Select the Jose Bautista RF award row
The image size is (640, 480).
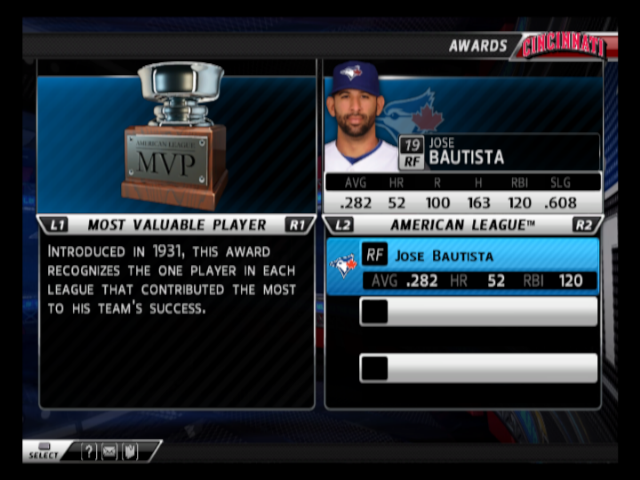(463, 267)
